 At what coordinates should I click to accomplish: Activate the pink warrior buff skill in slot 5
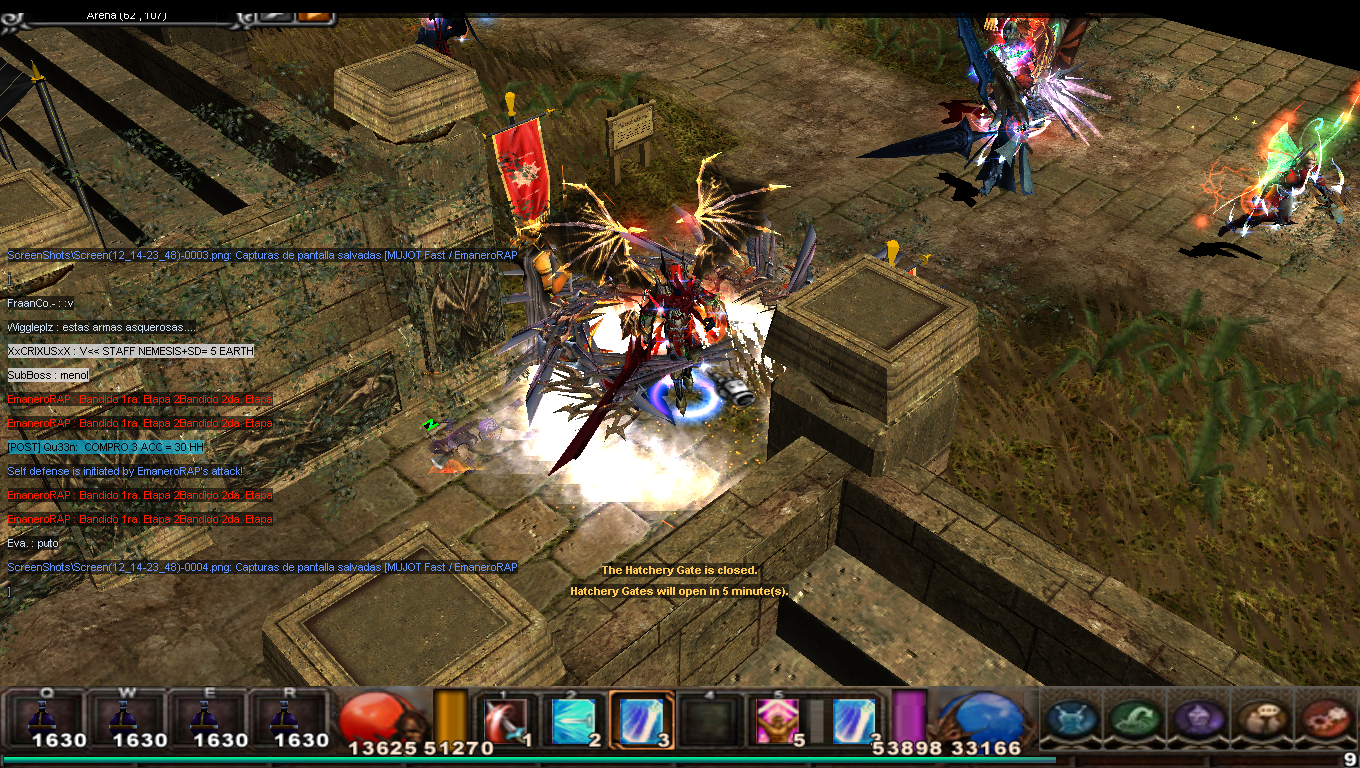(777, 720)
